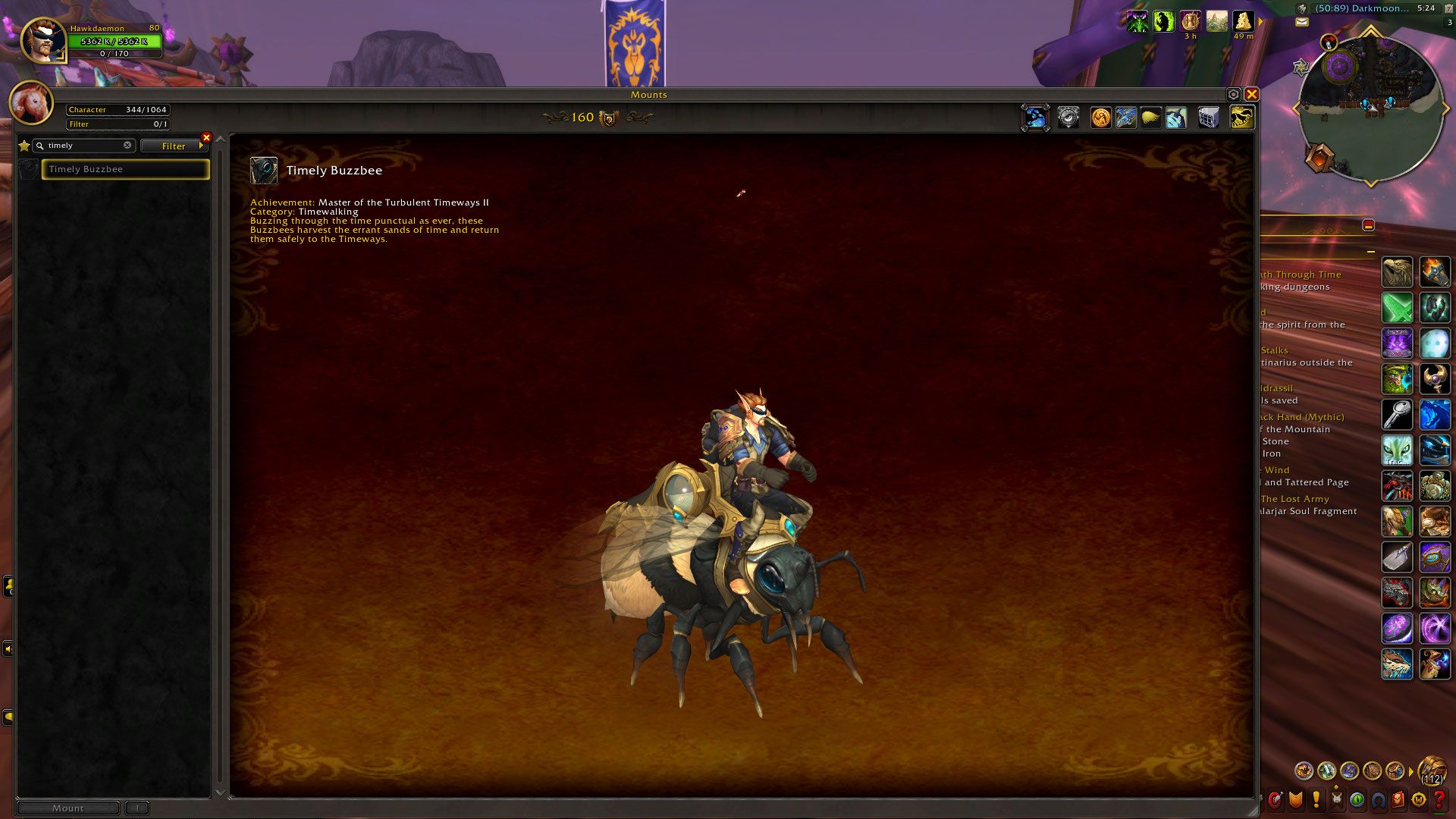Screen dimensions: 1456x819
Task: Click the mount search box containing 'timely'
Action: coord(83,146)
